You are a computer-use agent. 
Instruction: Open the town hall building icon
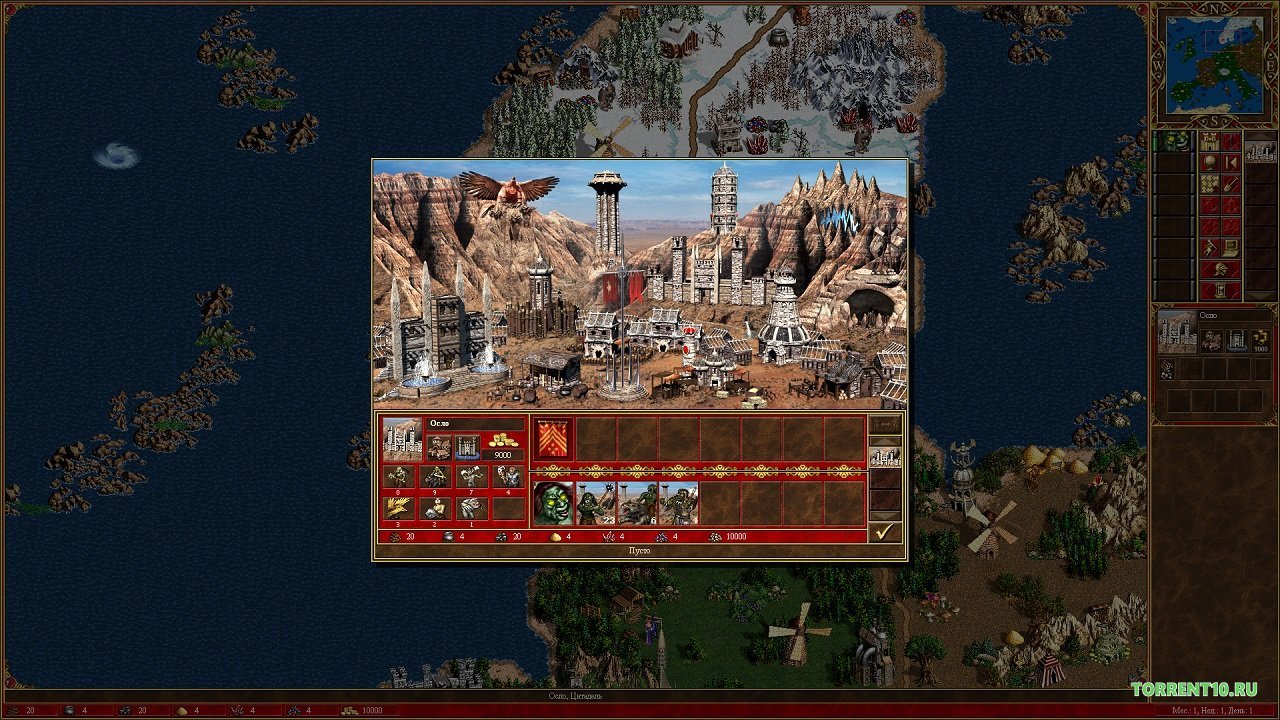(440, 447)
